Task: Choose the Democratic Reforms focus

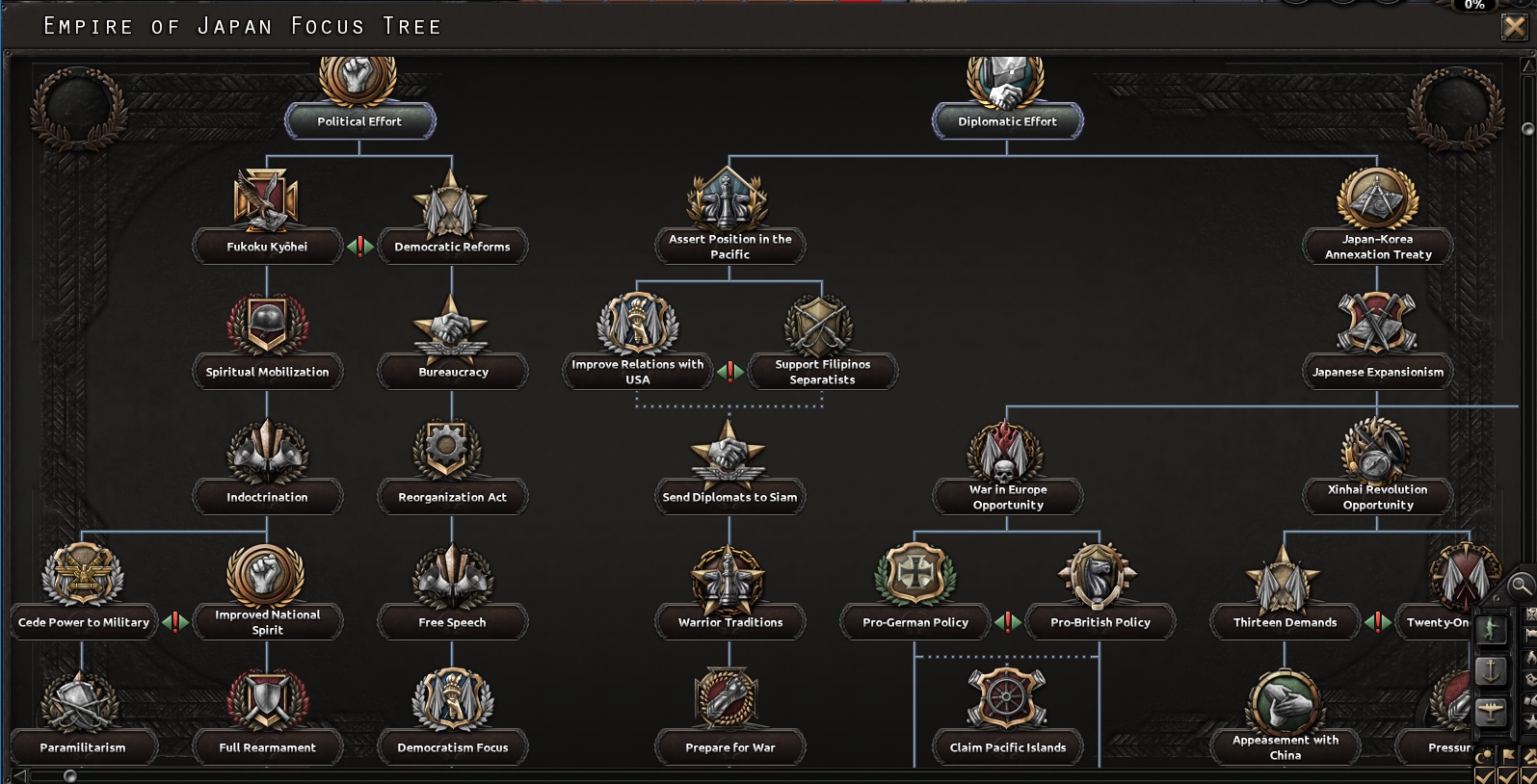Action: click(453, 247)
